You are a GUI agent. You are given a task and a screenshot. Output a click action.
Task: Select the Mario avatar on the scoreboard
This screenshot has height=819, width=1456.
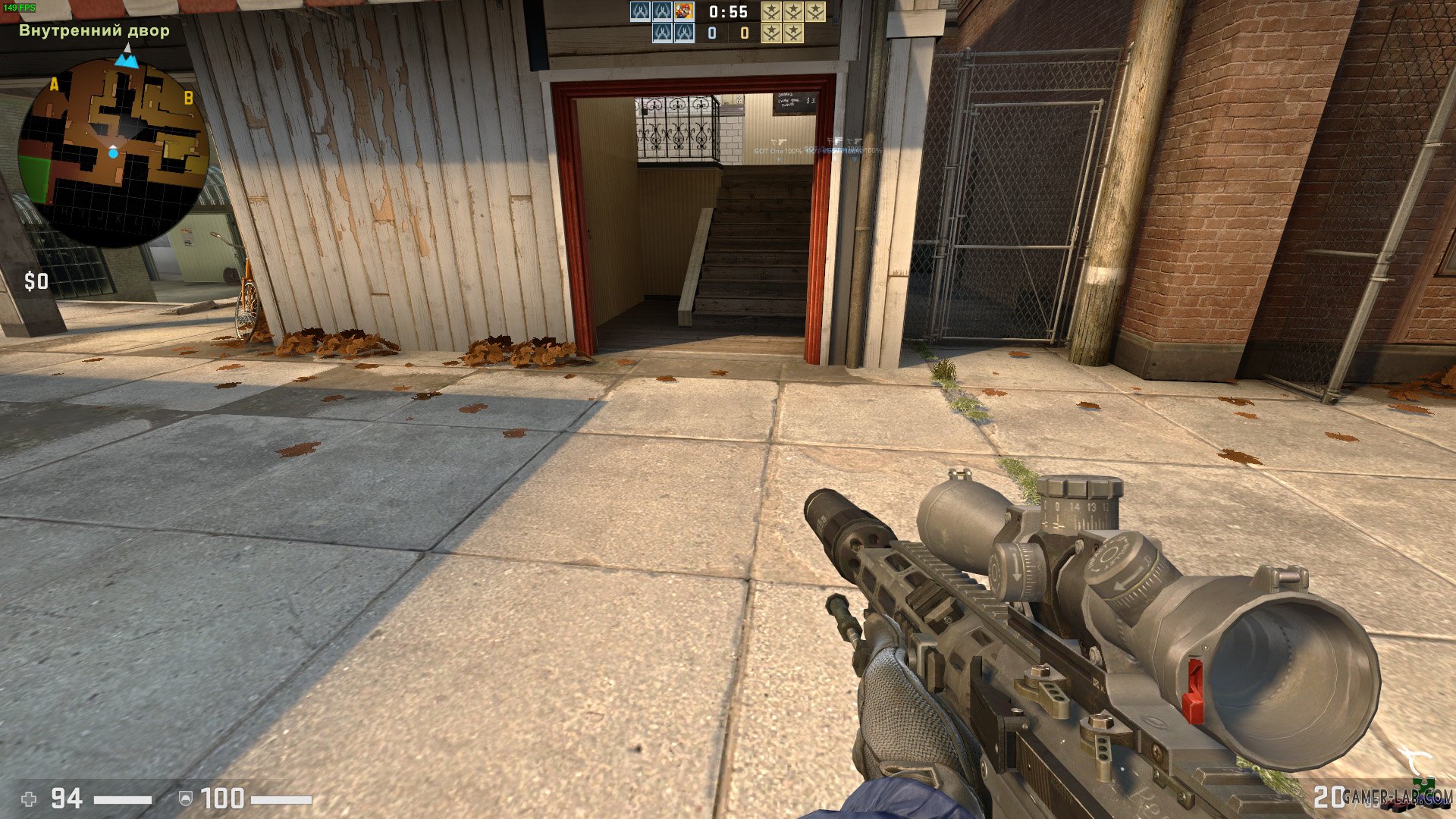(683, 11)
